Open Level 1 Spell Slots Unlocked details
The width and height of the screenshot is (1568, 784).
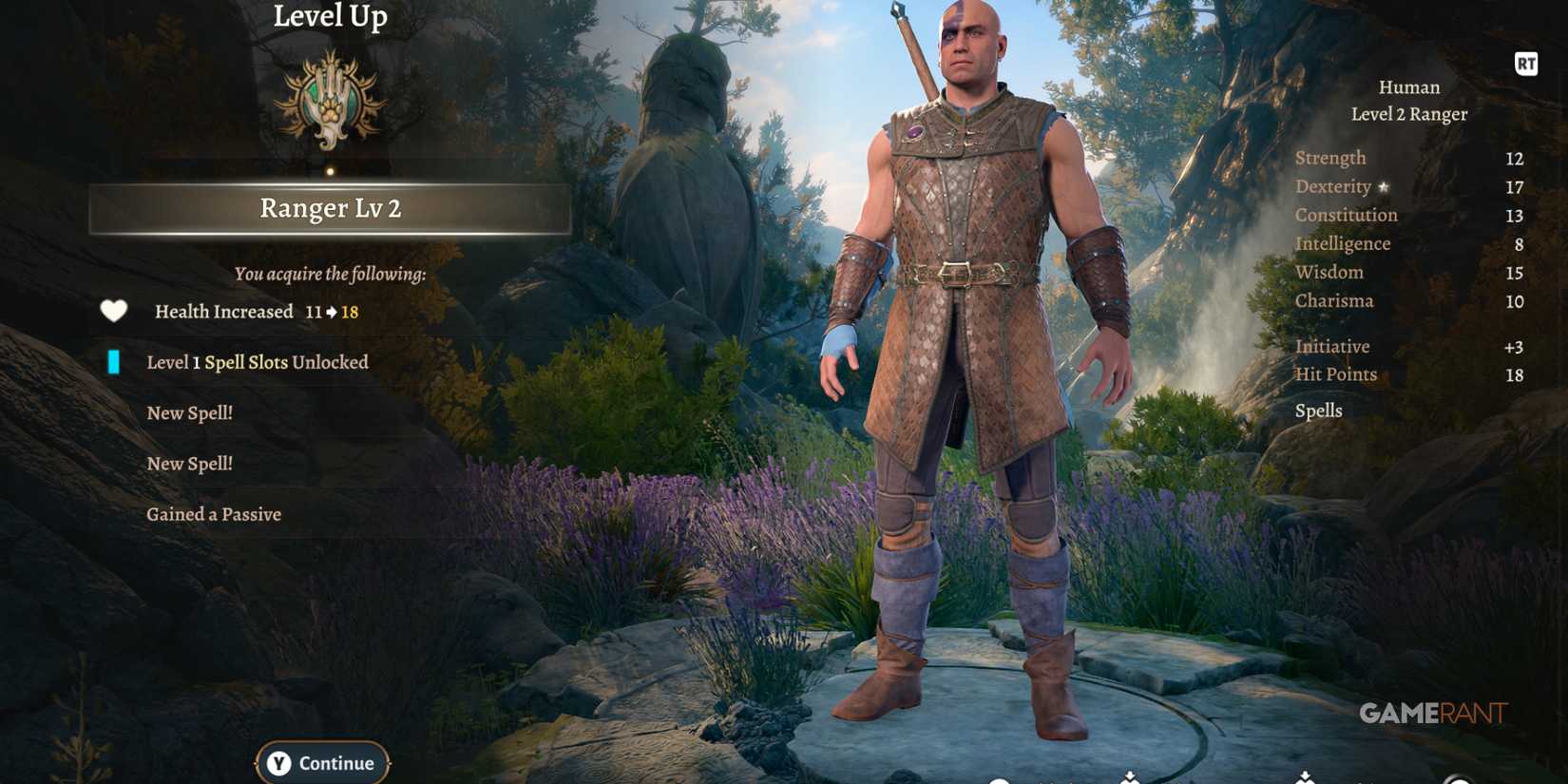click(257, 361)
